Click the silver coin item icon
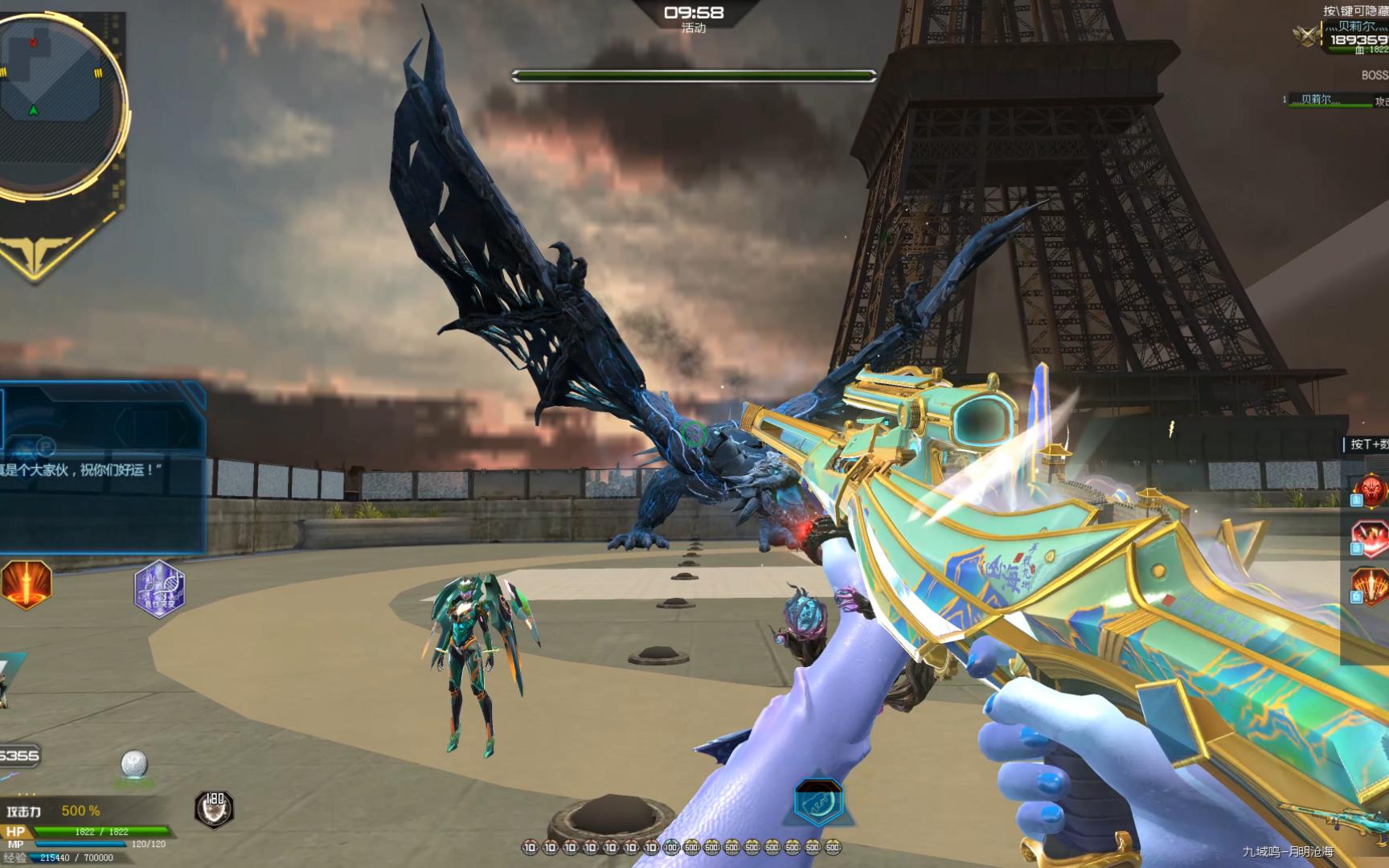The image size is (1389, 868). [133, 764]
